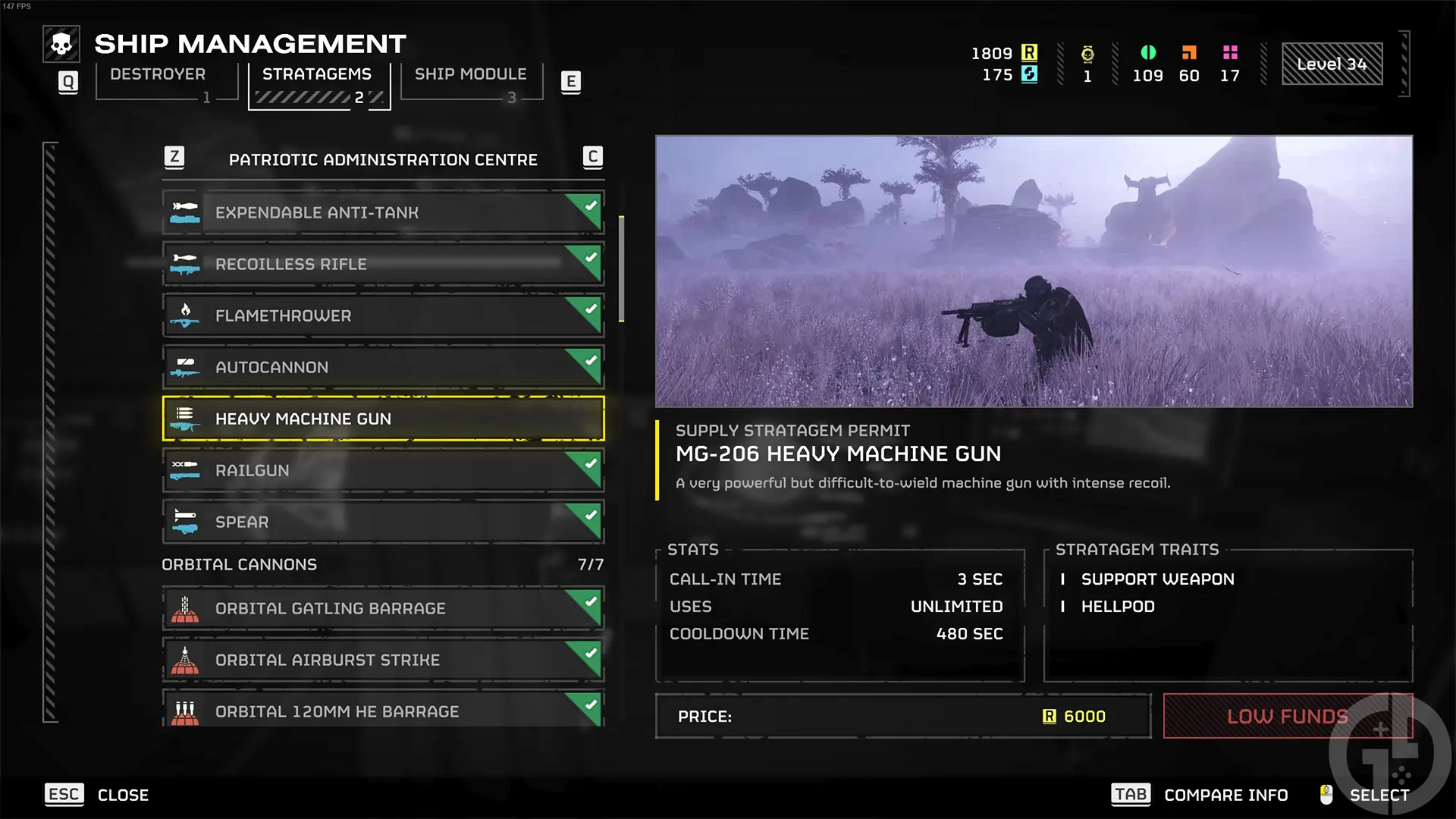The height and width of the screenshot is (819, 1456).
Task: Switch to the Ship Module tab
Action: click(x=471, y=74)
